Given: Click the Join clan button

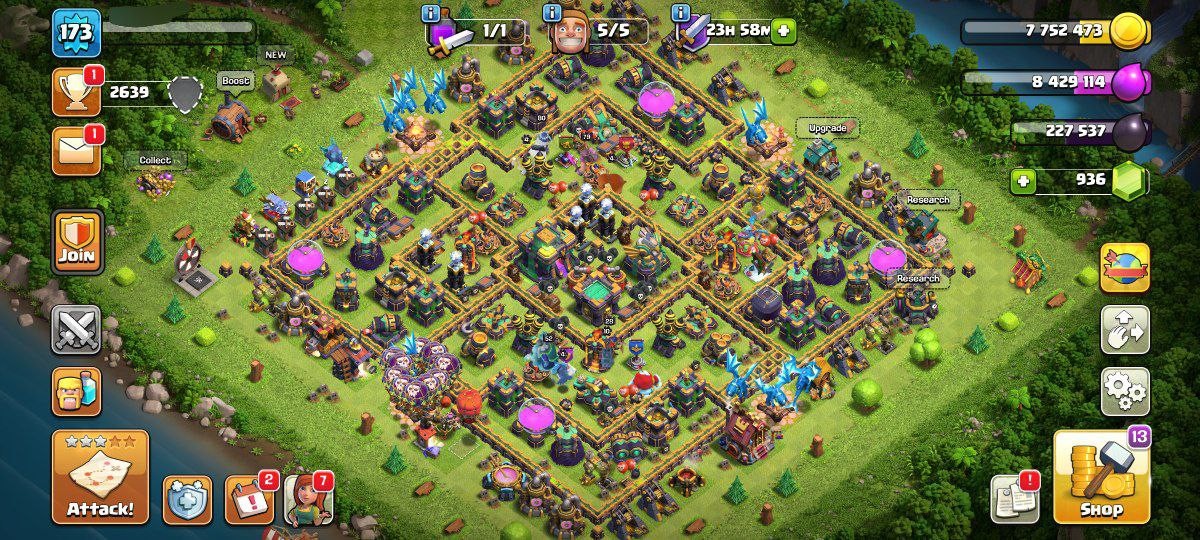Looking at the screenshot, I should coord(77,242).
